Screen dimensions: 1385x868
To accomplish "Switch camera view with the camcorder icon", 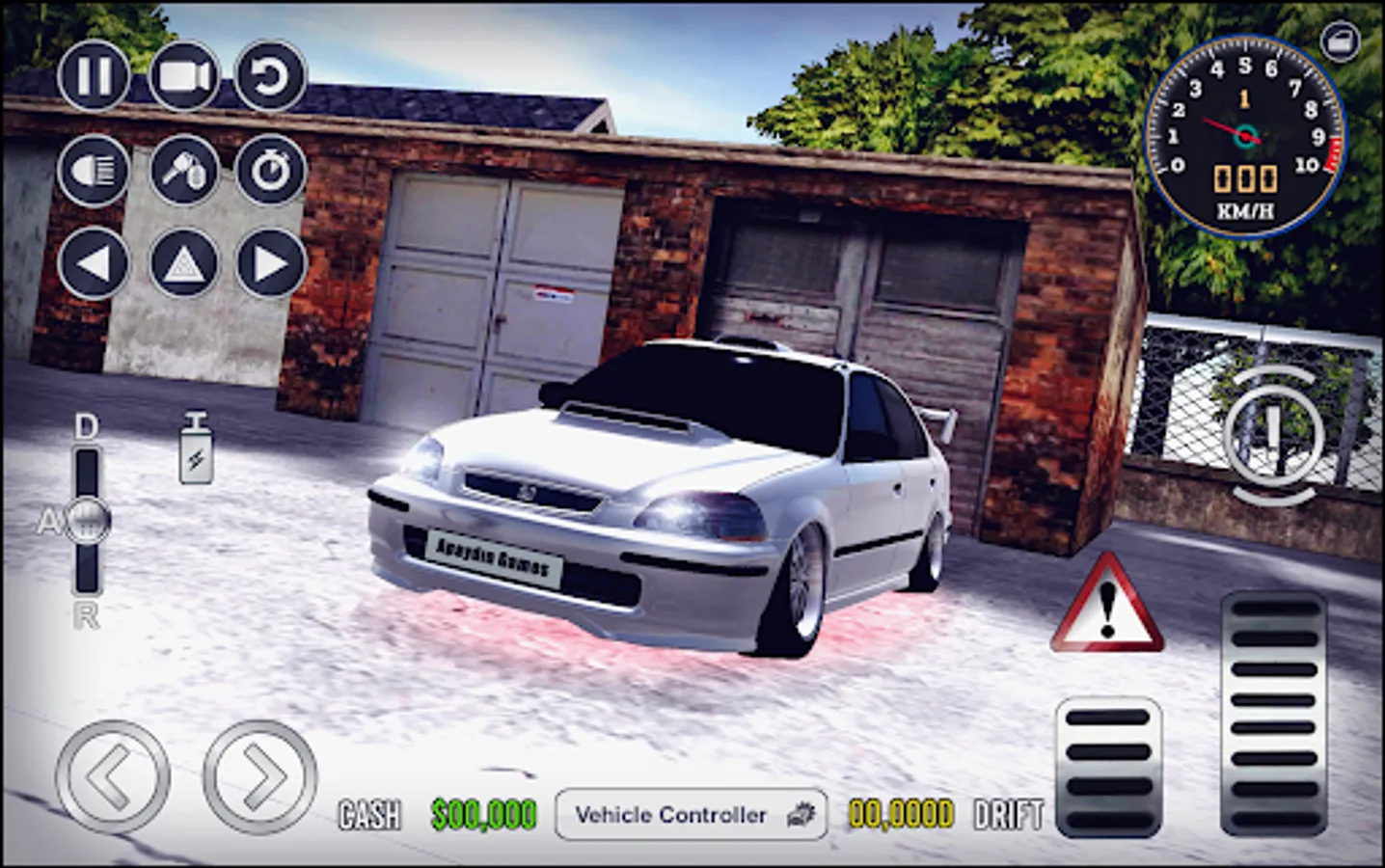I will click(x=182, y=76).
